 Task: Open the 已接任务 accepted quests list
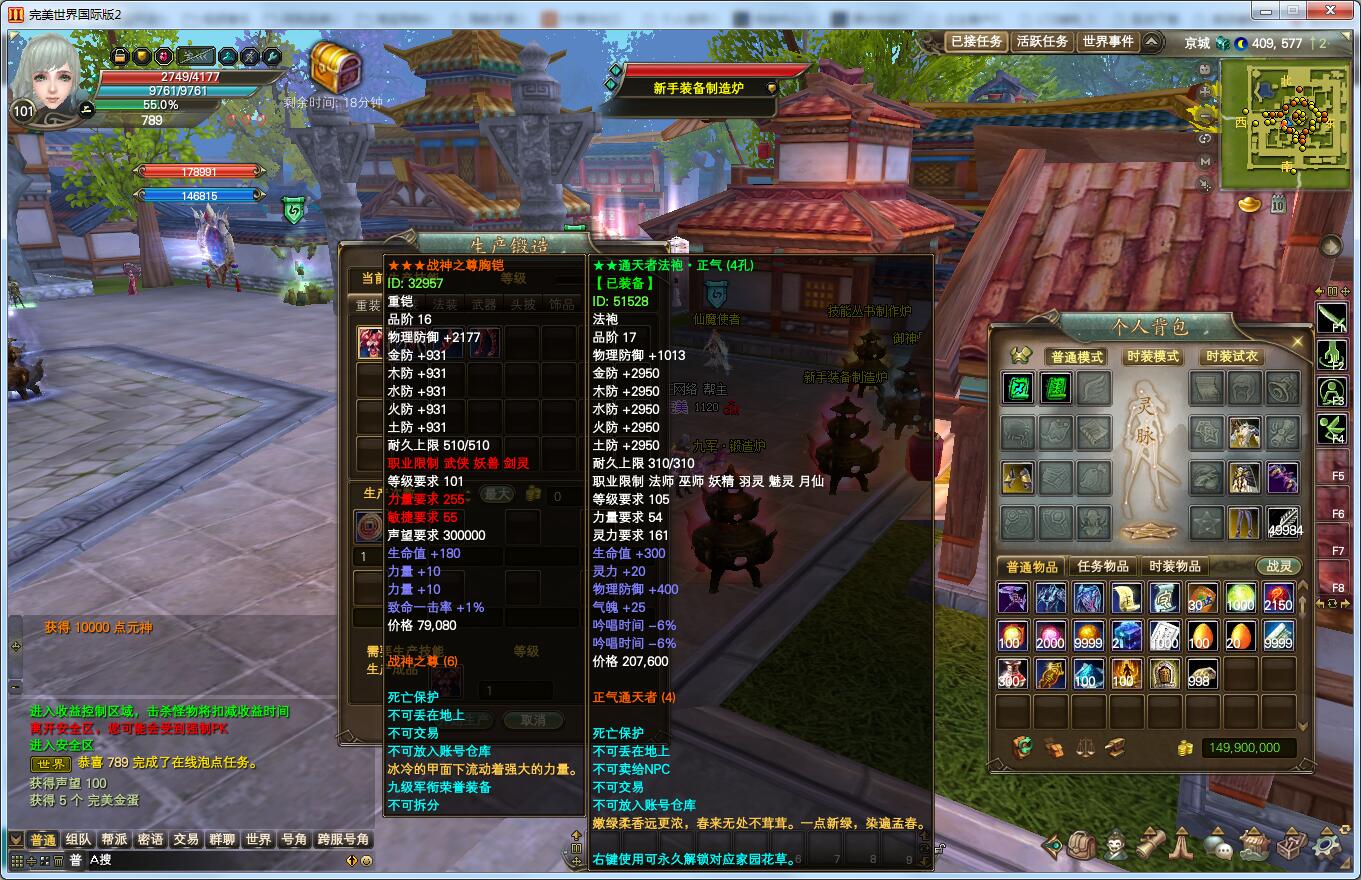976,42
